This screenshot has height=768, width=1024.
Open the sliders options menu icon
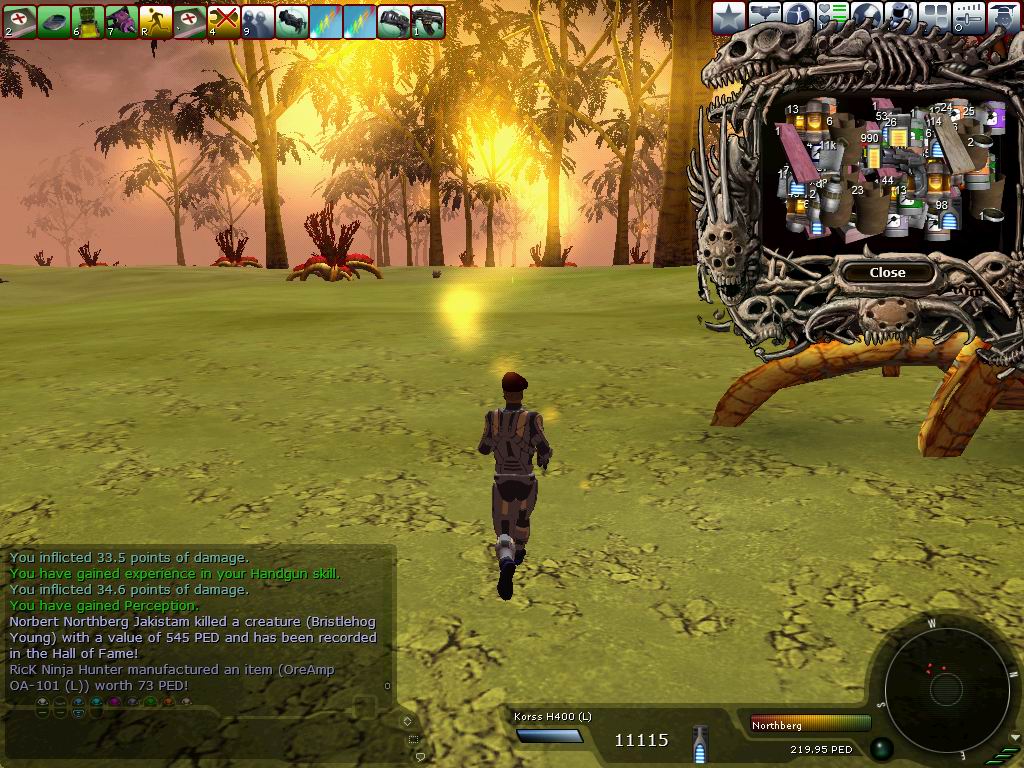click(970, 17)
